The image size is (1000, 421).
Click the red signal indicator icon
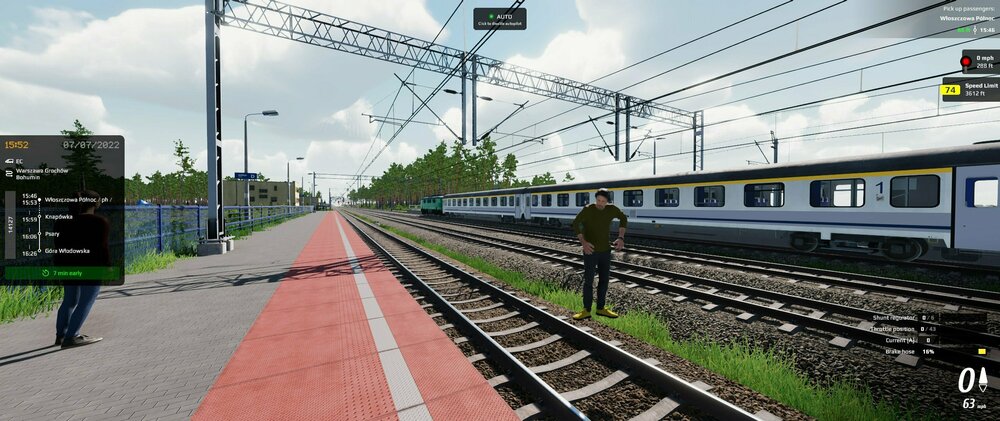coord(967,60)
